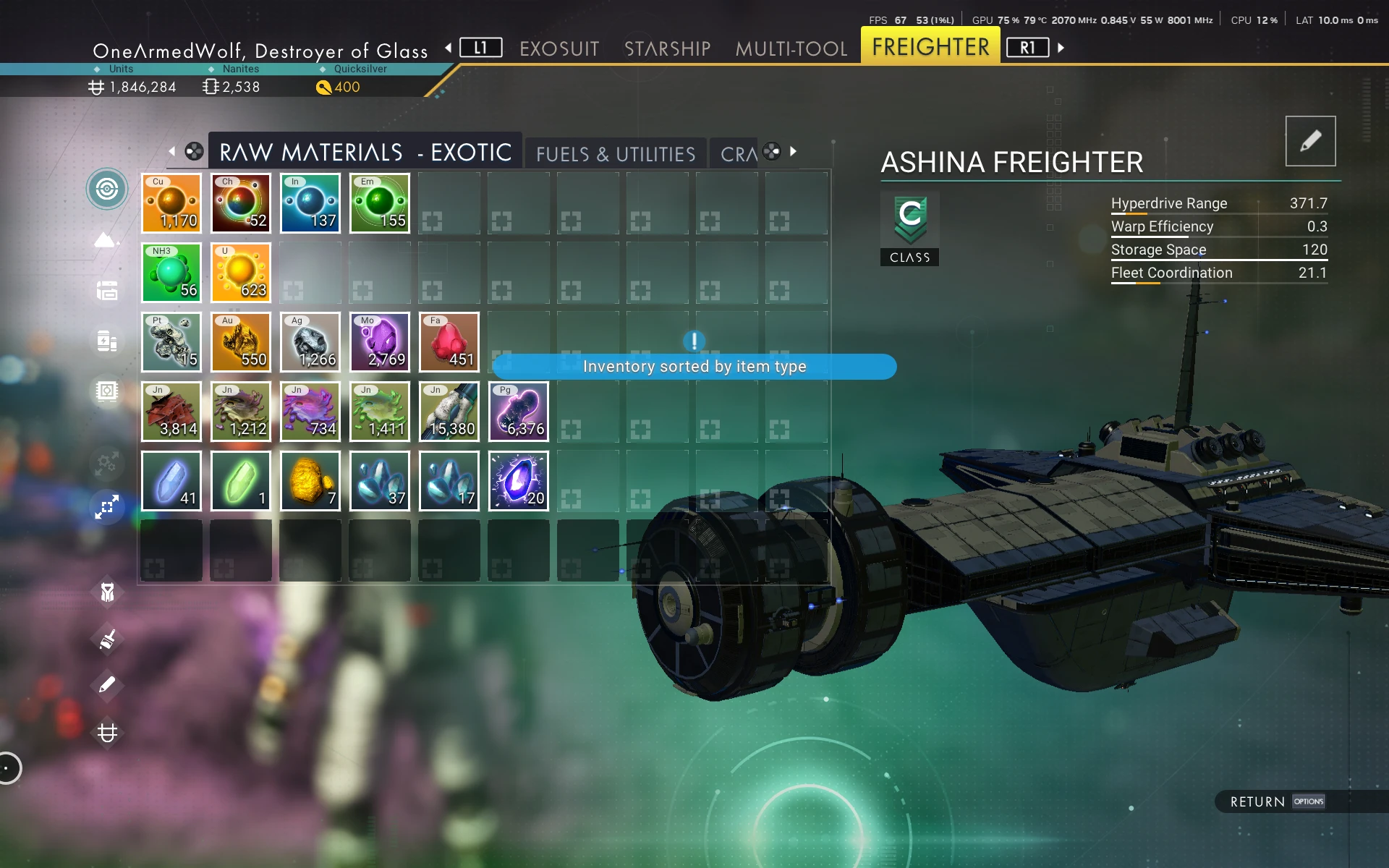The height and width of the screenshot is (868, 1389).
Task: Choose the Emeril (Em) slot
Action: pyautogui.click(x=380, y=203)
